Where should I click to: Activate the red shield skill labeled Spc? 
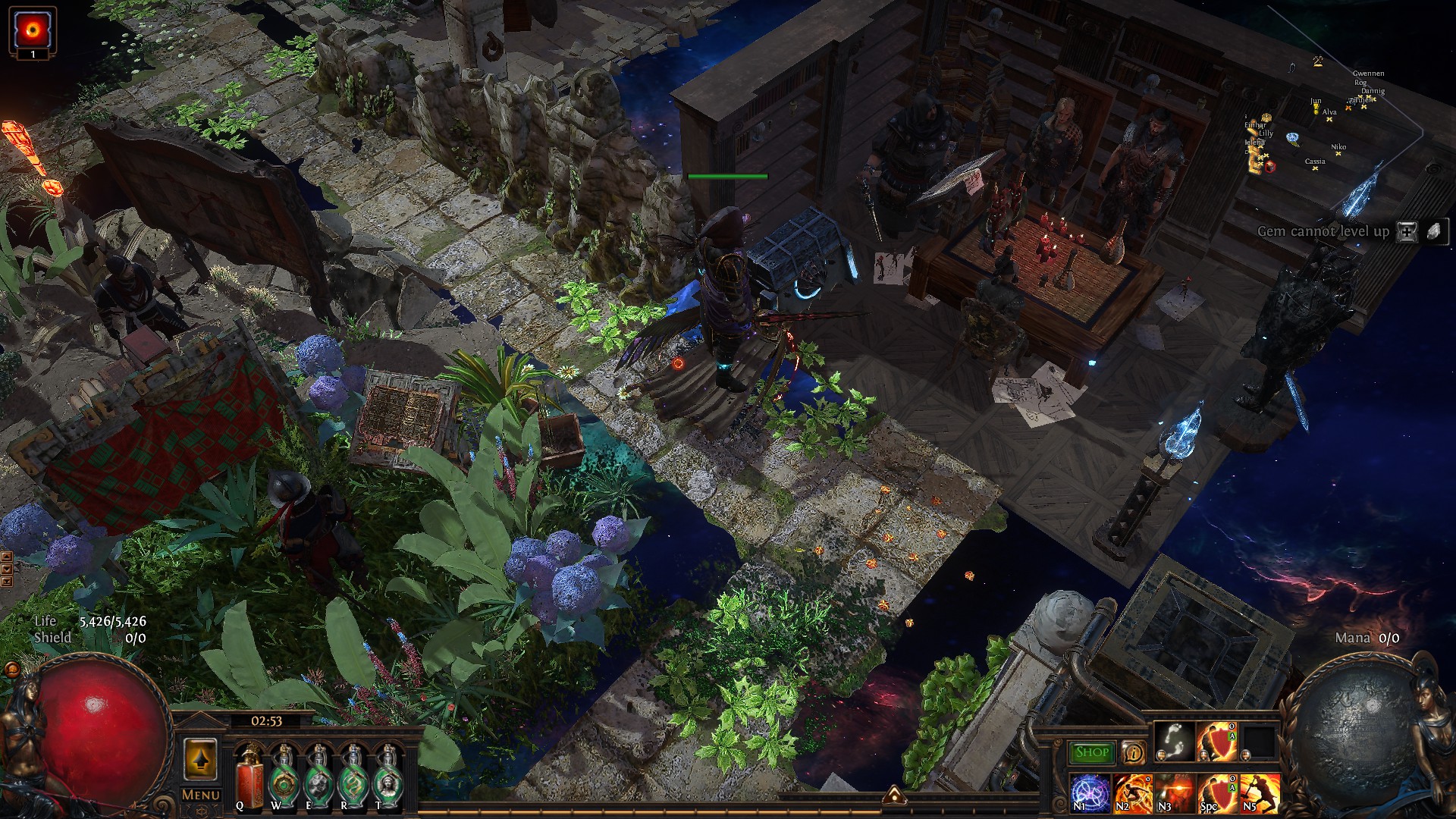point(1216,792)
